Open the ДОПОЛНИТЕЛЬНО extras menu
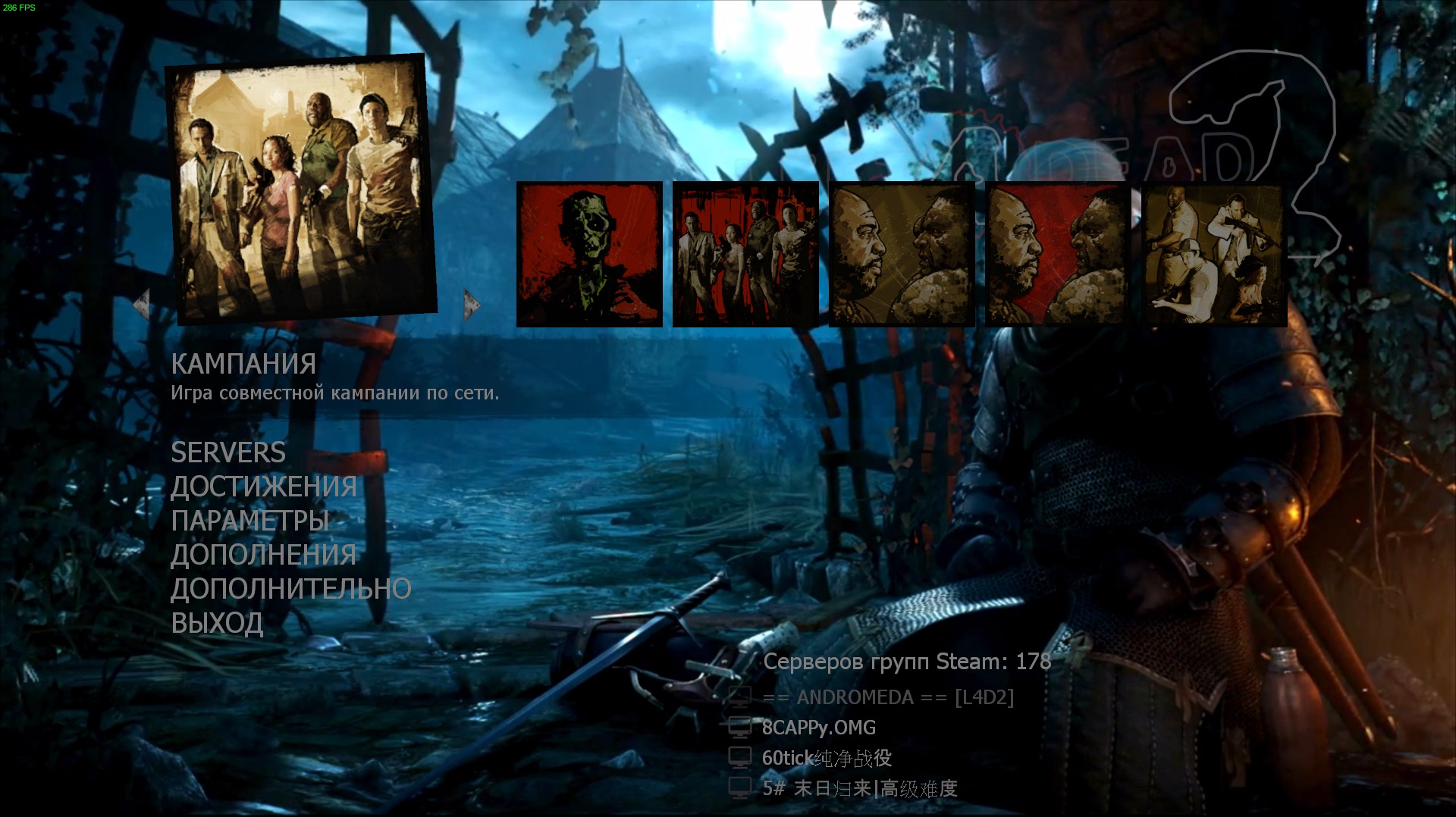This screenshot has height=817, width=1456. tap(290, 589)
